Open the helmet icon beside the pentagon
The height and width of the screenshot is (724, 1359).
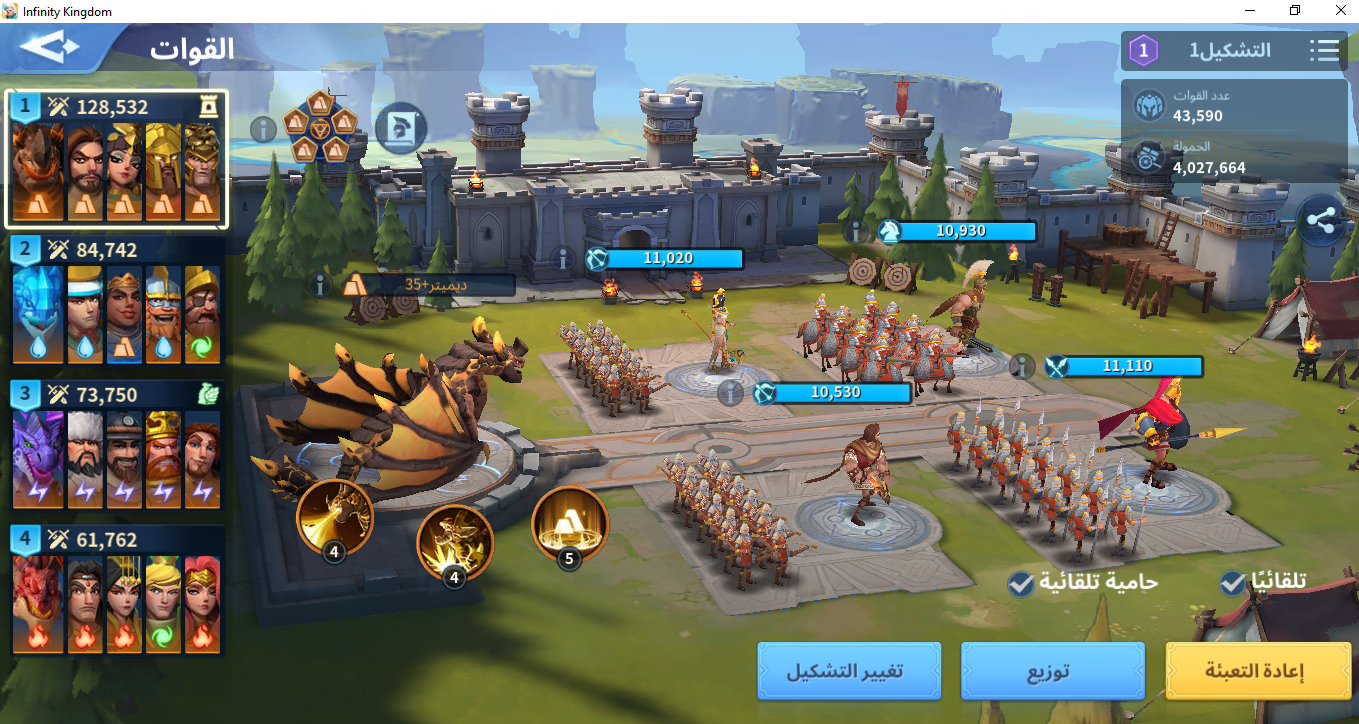point(400,128)
